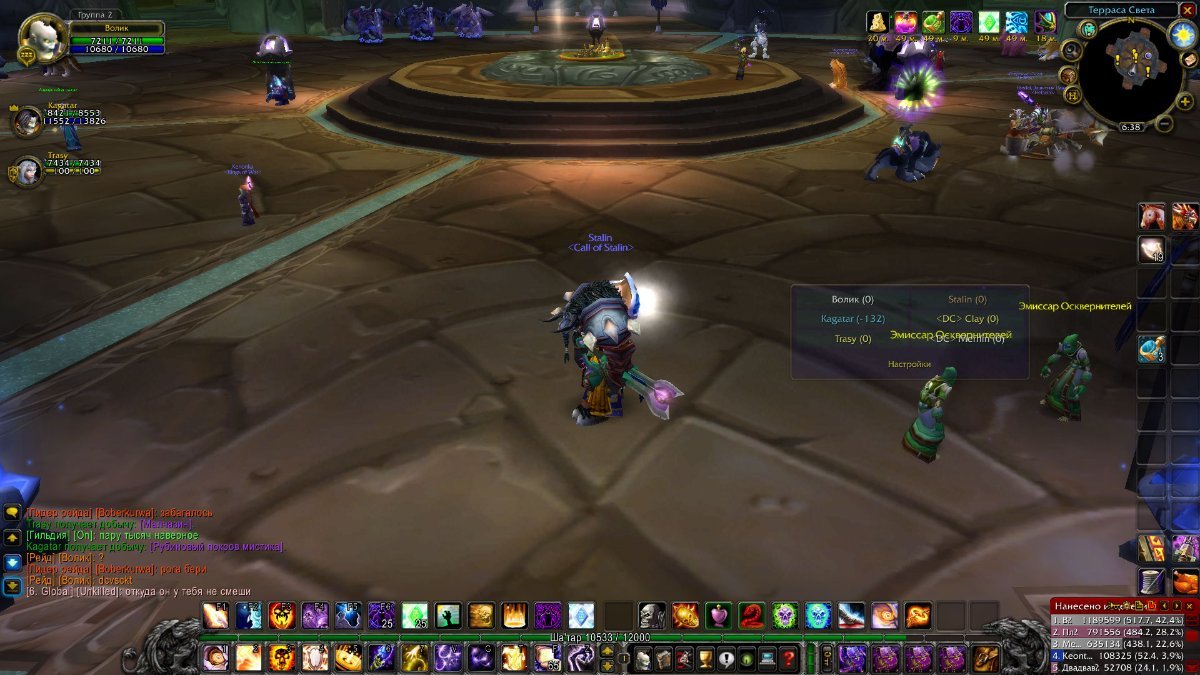Use the green crystal ability with 25 charges
1200x675 pixels.
[x=415, y=615]
